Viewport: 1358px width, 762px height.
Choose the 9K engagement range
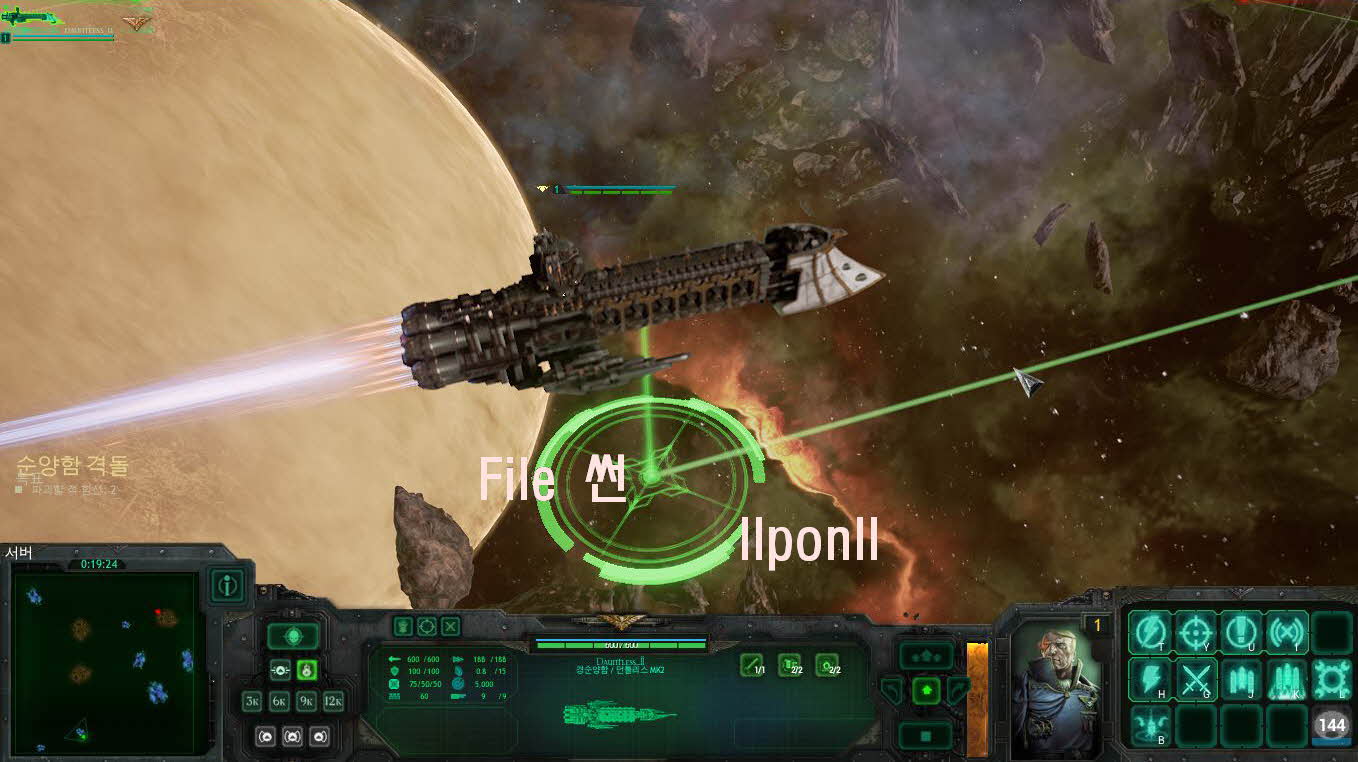307,702
